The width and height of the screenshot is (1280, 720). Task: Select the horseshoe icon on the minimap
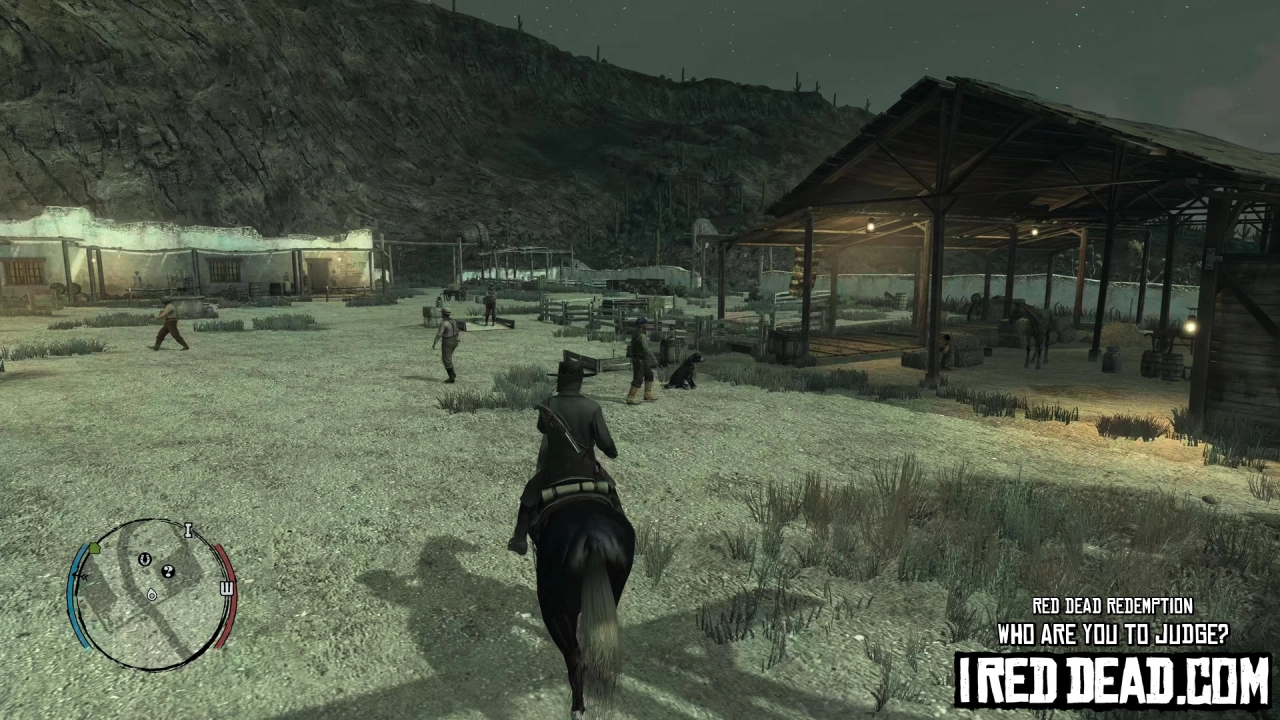[x=145, y=559]
